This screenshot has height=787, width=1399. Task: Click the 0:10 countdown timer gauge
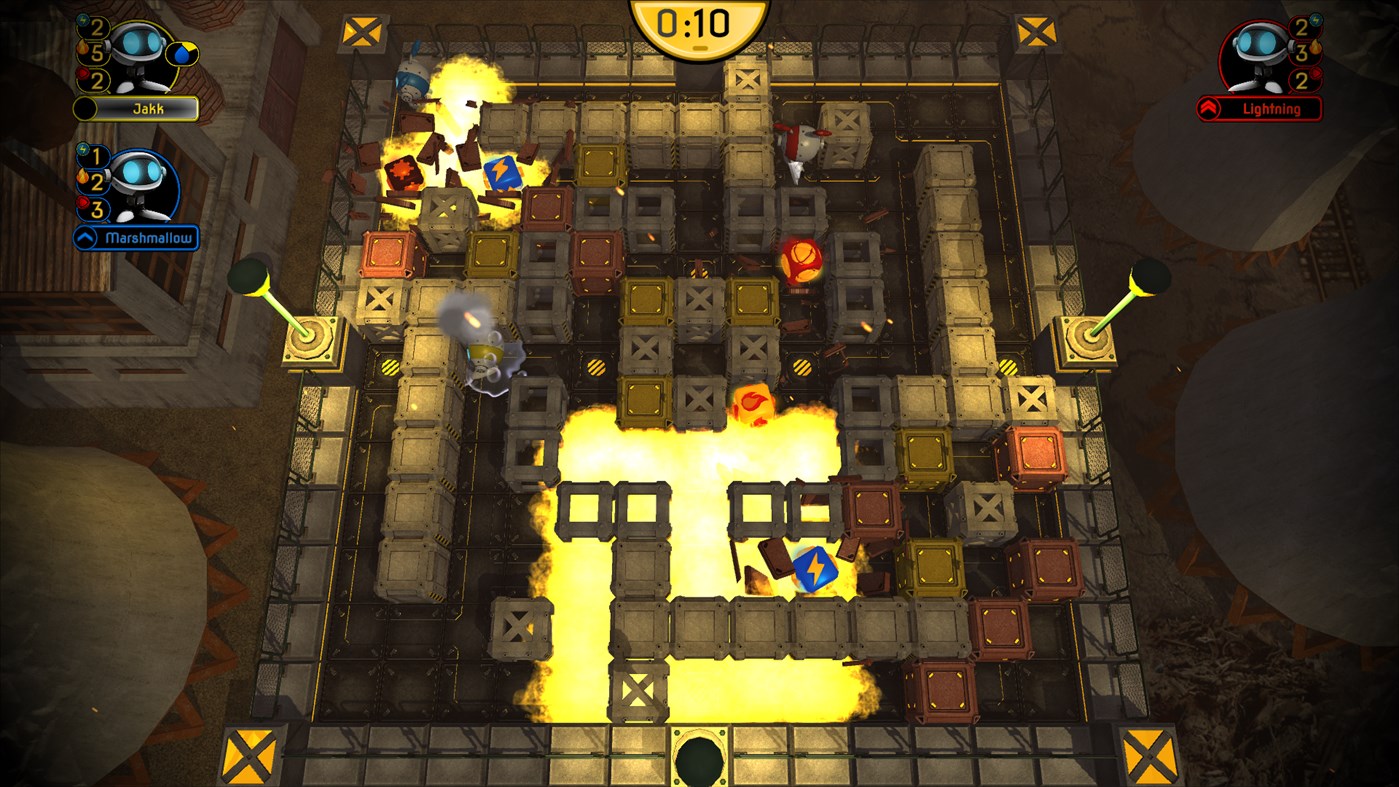pos(698,18)
